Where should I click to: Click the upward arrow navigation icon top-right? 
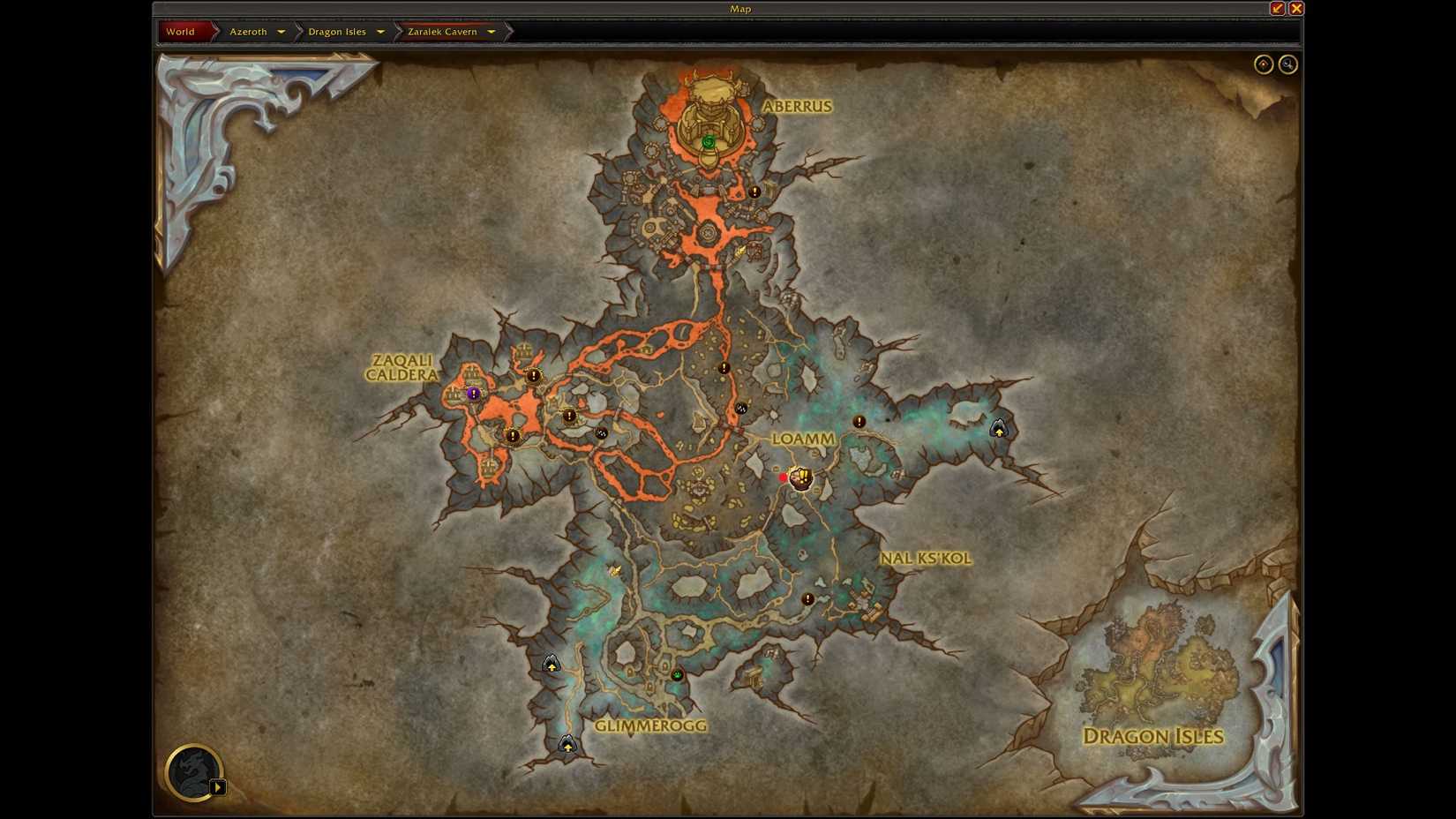tap(1263, 64)
